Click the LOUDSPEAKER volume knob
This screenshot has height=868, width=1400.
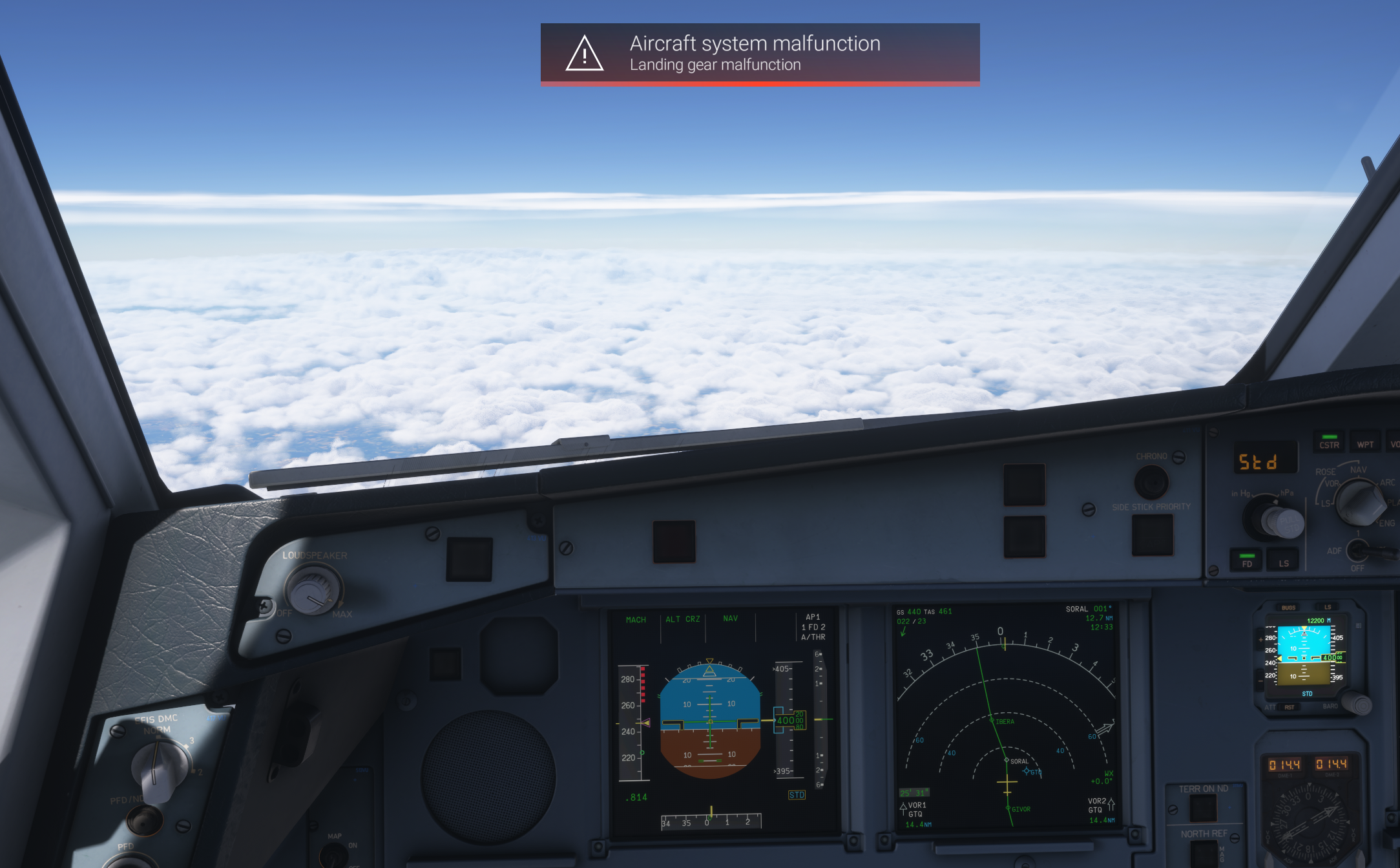[313, 590]
